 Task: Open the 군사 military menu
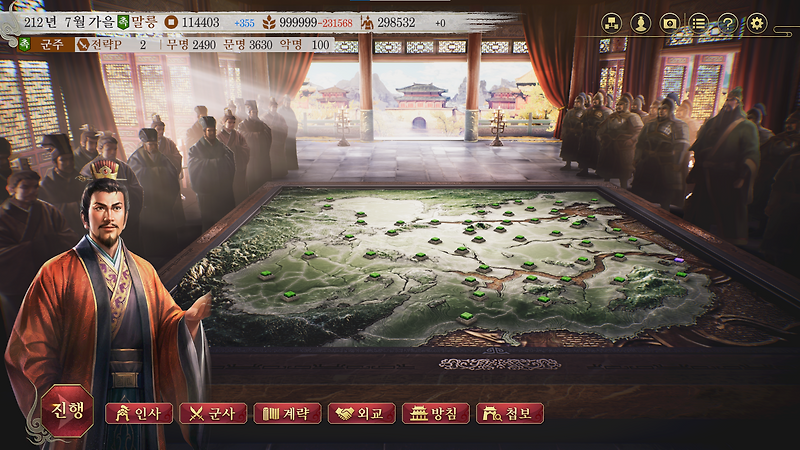tap(212, 413)
